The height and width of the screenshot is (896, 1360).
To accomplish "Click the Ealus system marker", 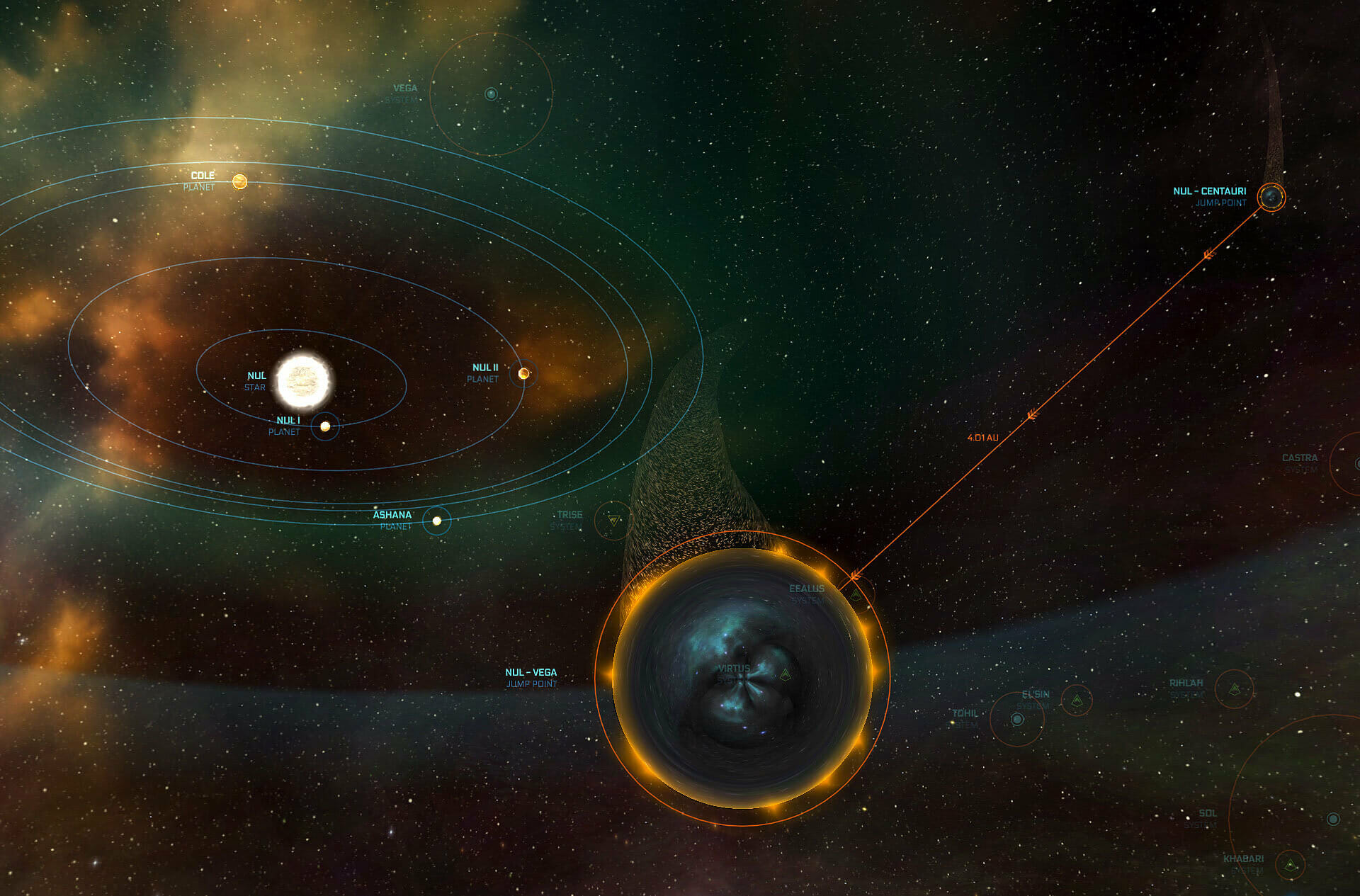I will tap(856, 594).
